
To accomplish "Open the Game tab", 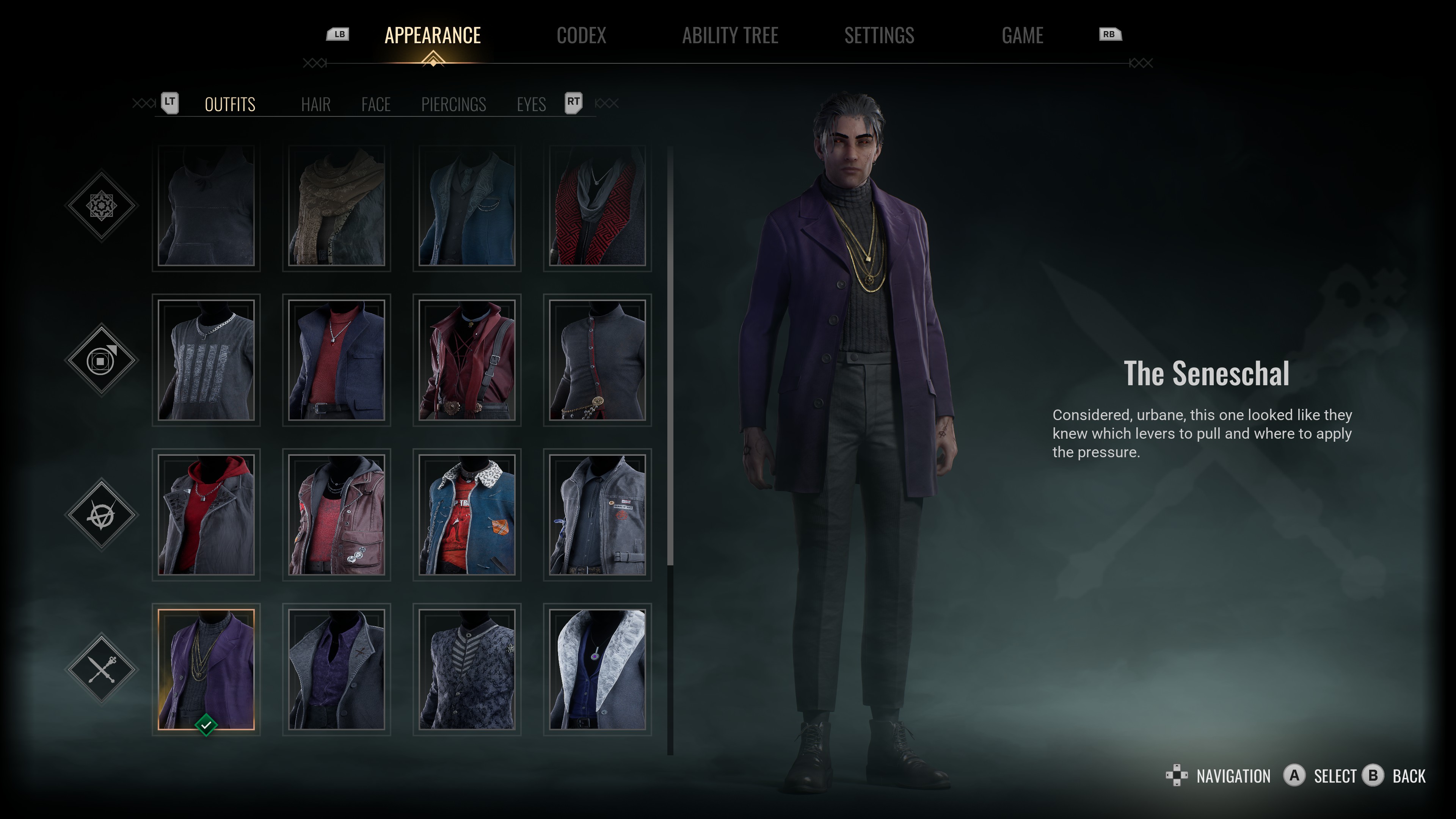I will pos(1022,36).
